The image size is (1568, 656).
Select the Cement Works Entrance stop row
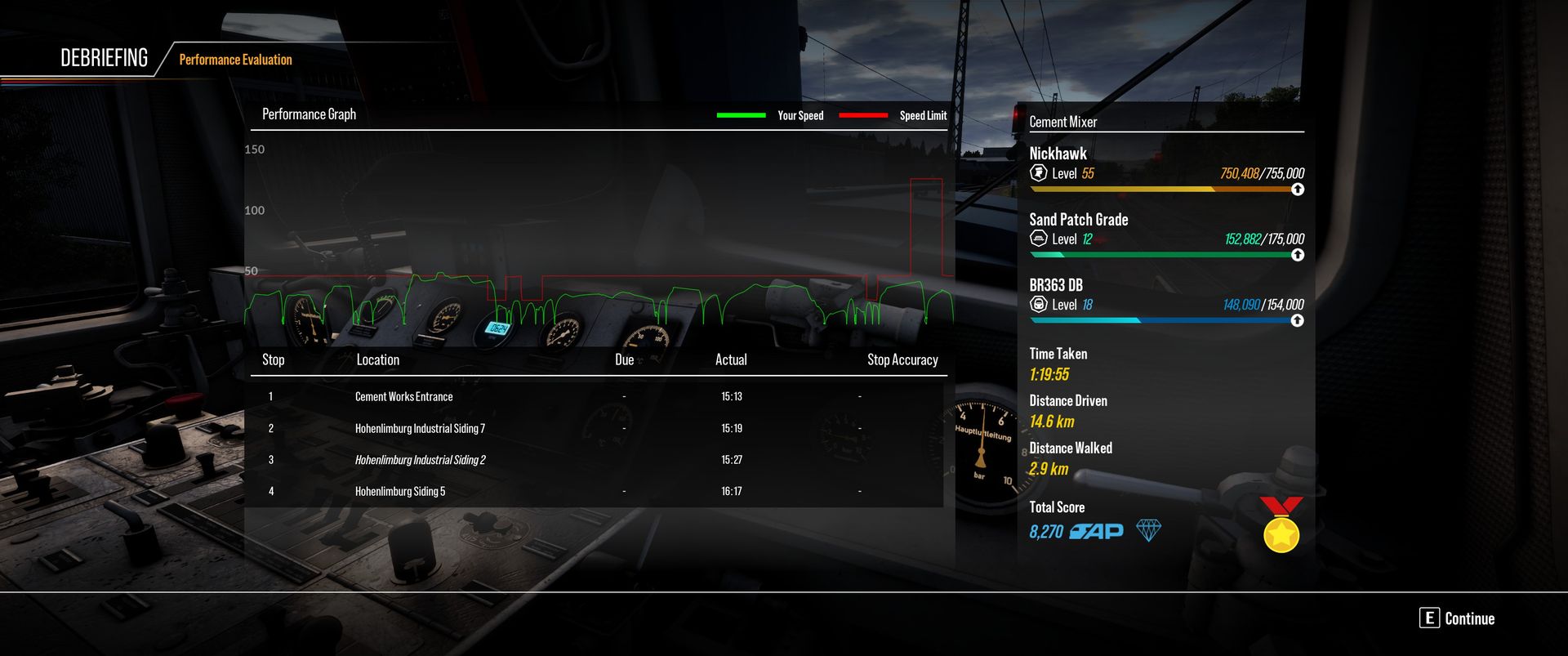(x=403, y=397)
